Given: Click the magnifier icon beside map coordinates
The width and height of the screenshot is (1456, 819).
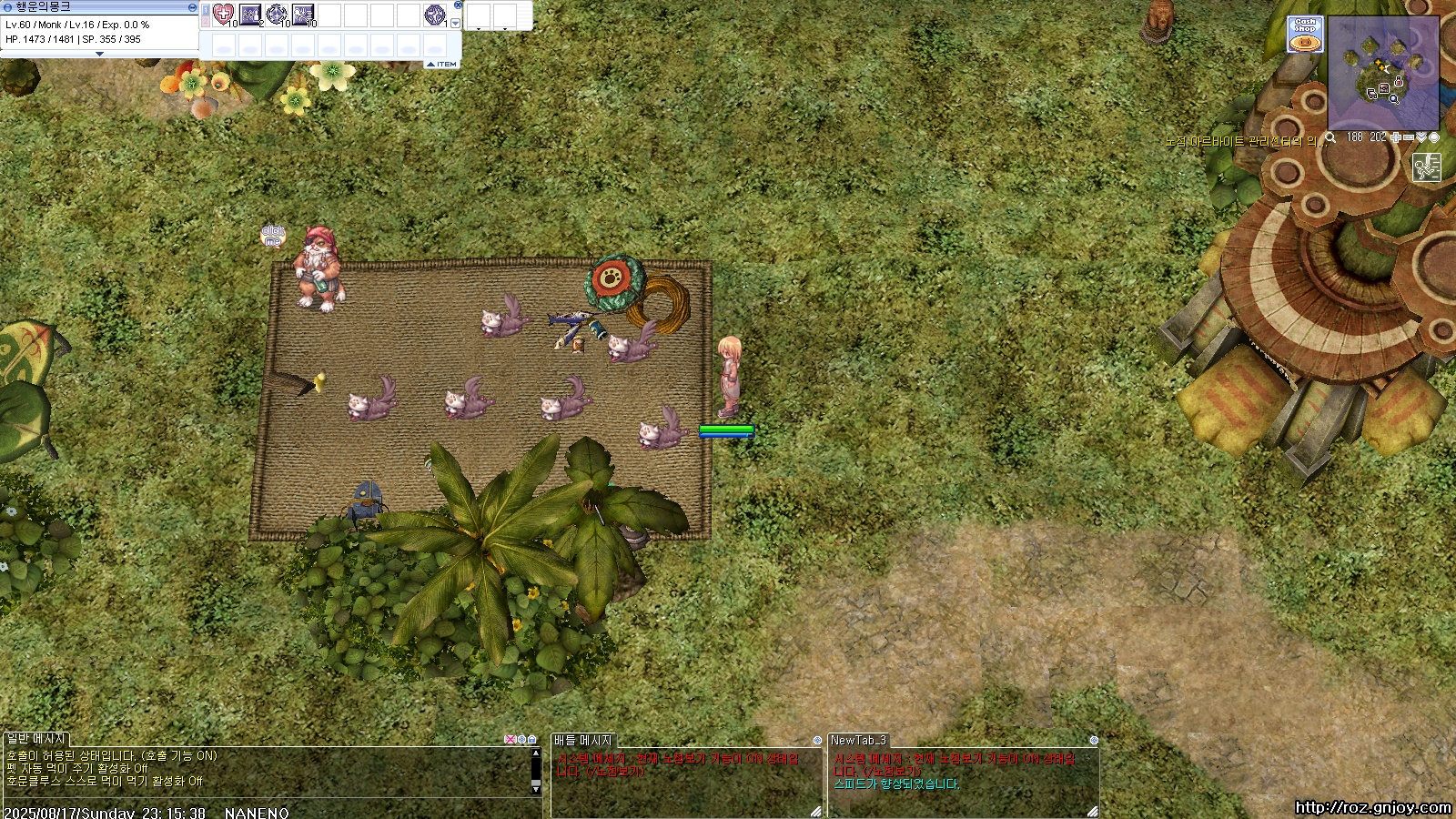Looking at the screenshot, I should click(1330, 137).
